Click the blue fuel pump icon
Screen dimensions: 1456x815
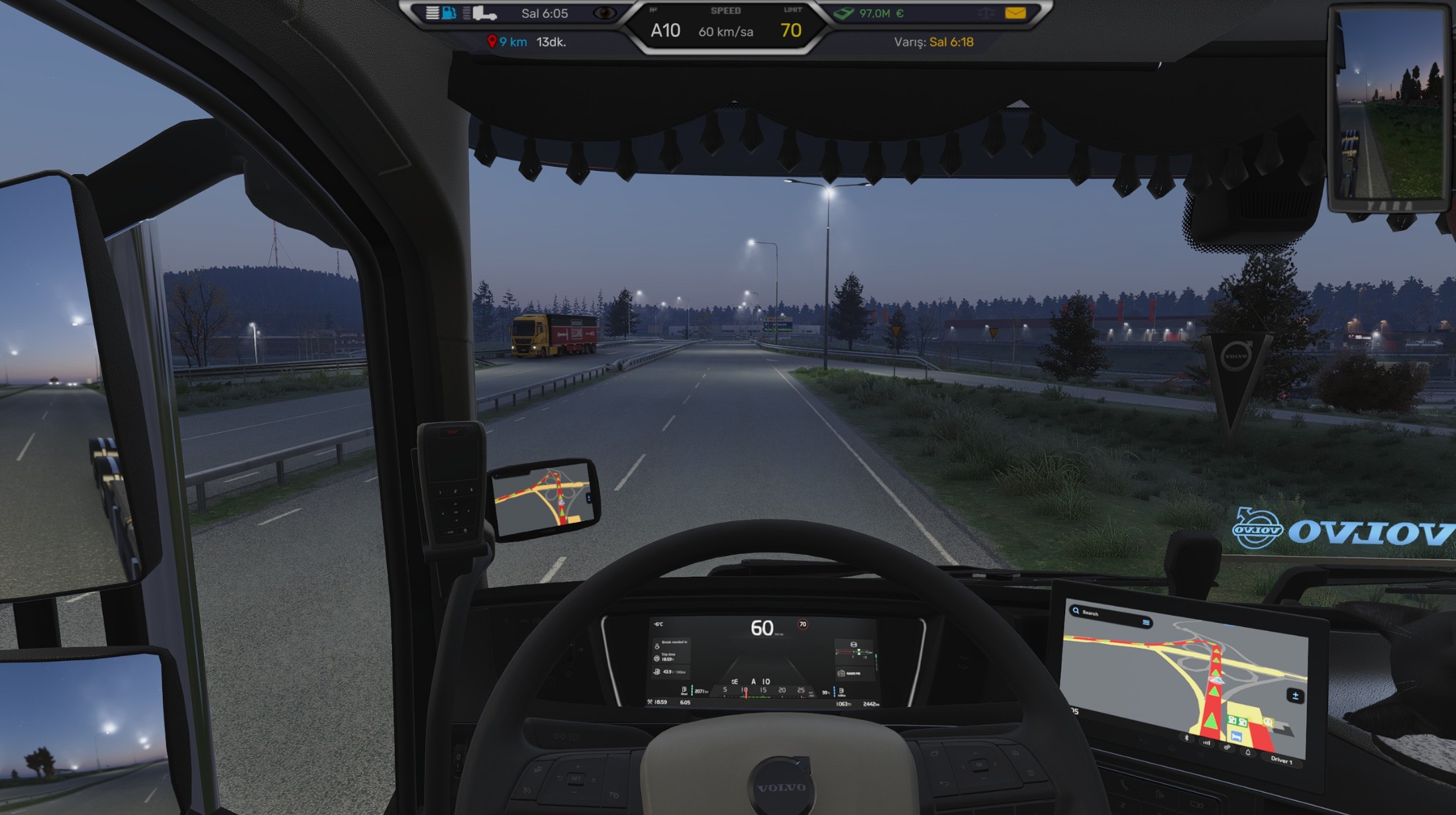pos(449,13)
